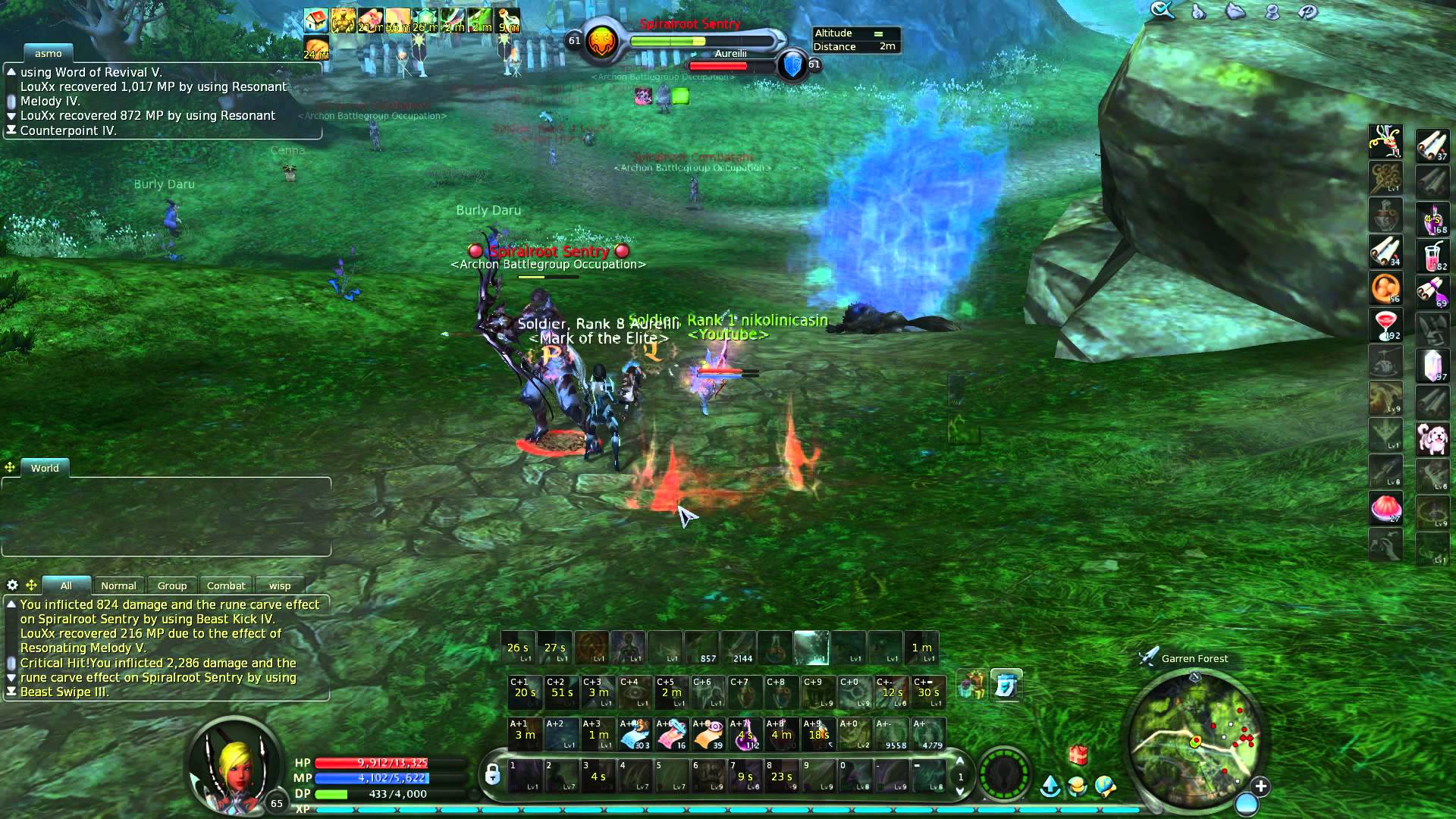Switch to the Combat chat tab
The height and width of the screenshot is (819, 1456).
point(226,585)
